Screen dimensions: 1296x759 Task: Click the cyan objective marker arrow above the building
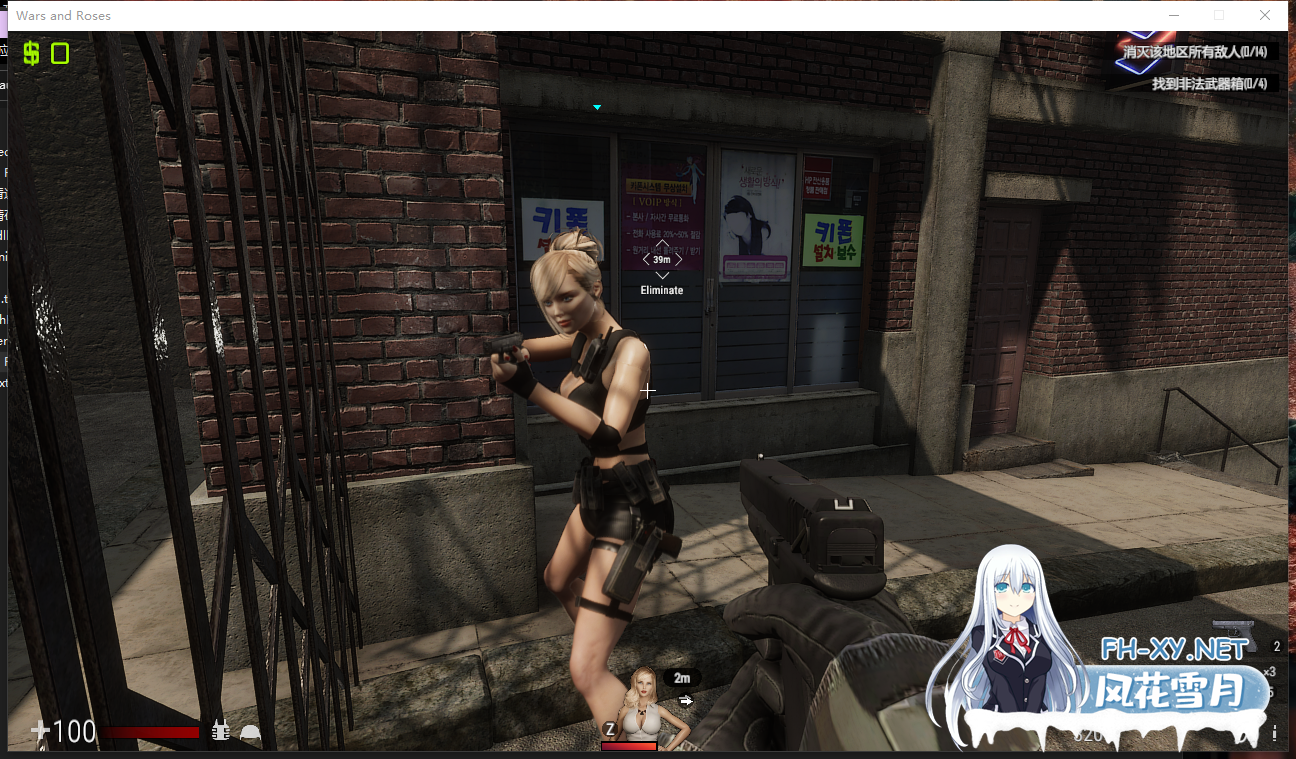[597, 107]
